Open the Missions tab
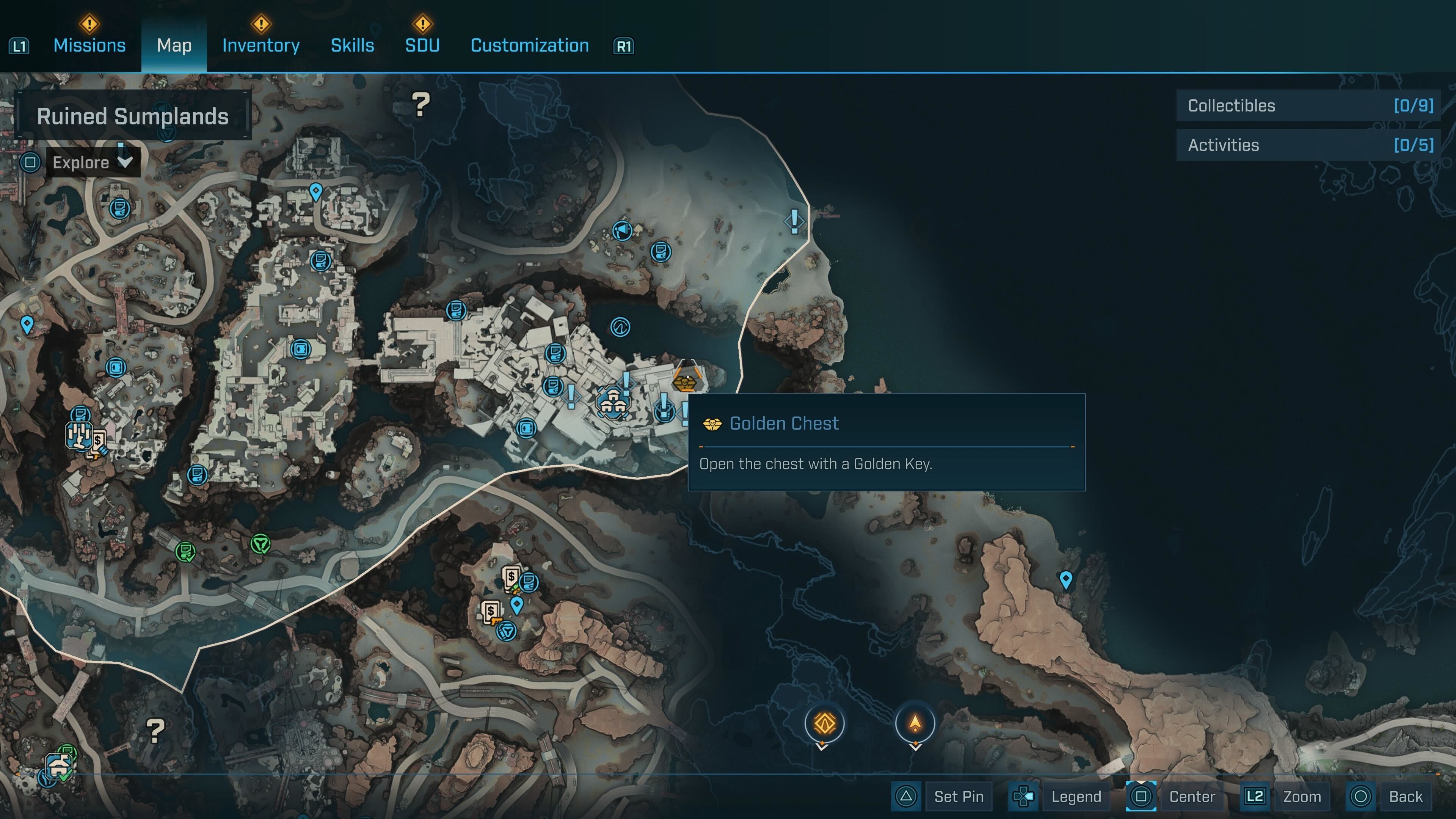1456x819 pixels. (x=89, y=45)
